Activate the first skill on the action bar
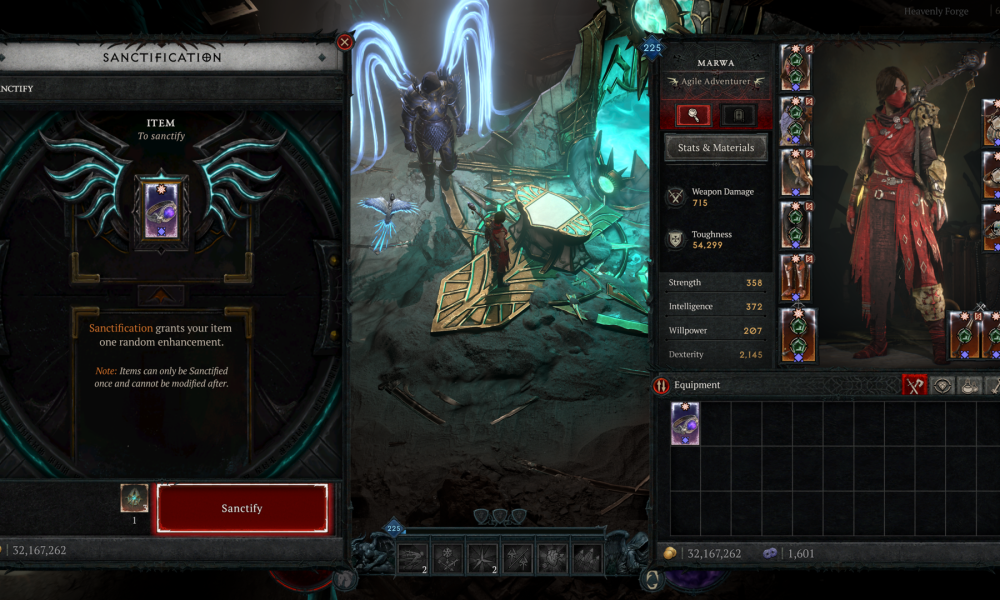1000x600 pixels. coord(413,558)
